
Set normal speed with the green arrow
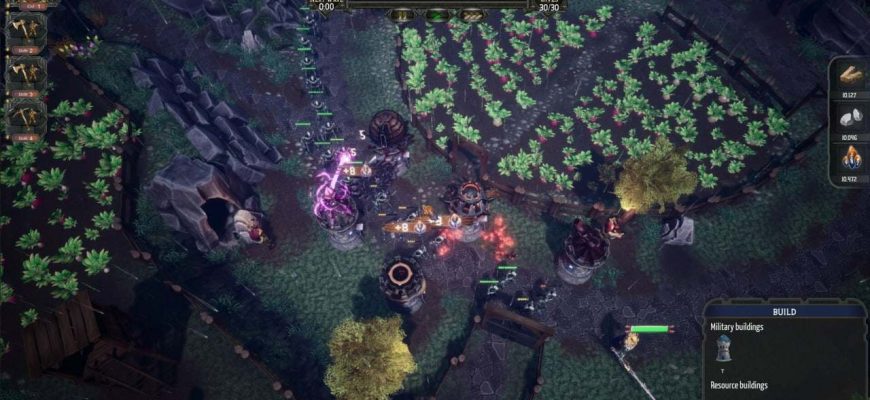coord(437,16)
